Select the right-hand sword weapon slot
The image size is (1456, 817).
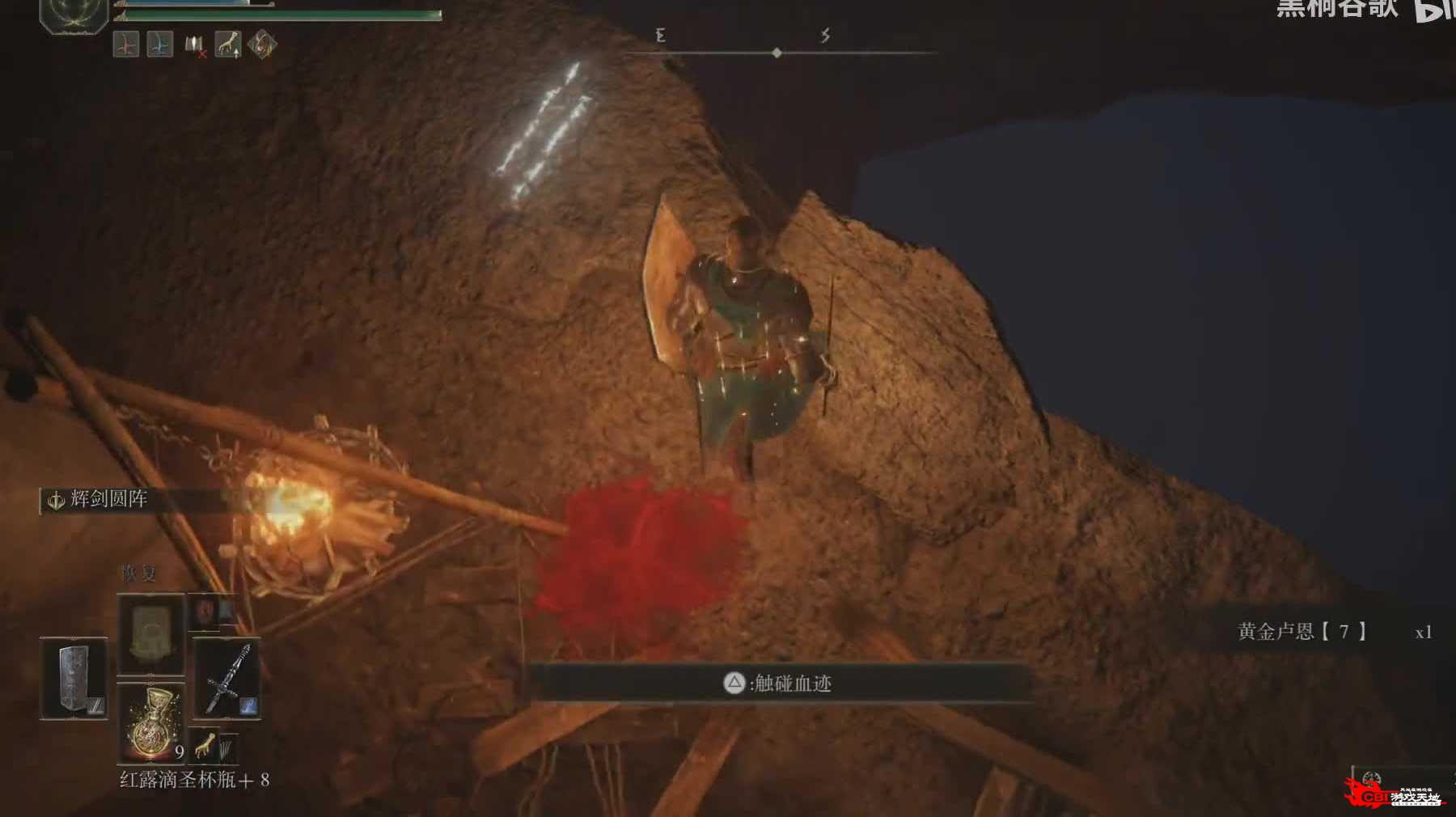(226, 678)
